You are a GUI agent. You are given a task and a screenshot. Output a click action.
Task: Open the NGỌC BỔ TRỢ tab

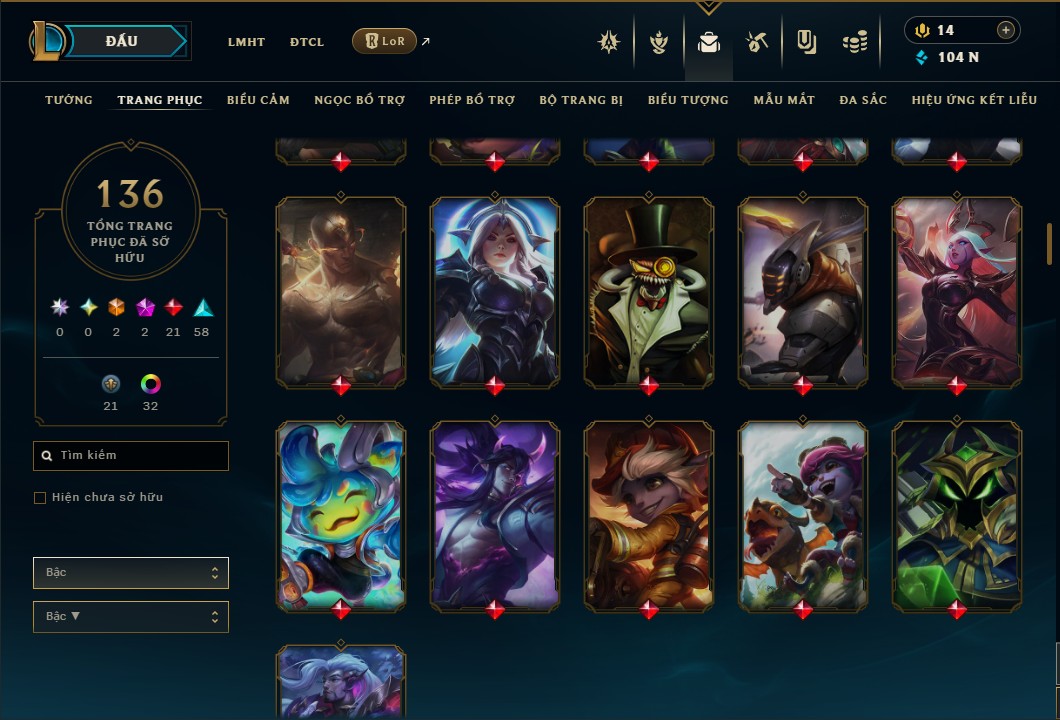pyautogui.click(x=359, y=100)
